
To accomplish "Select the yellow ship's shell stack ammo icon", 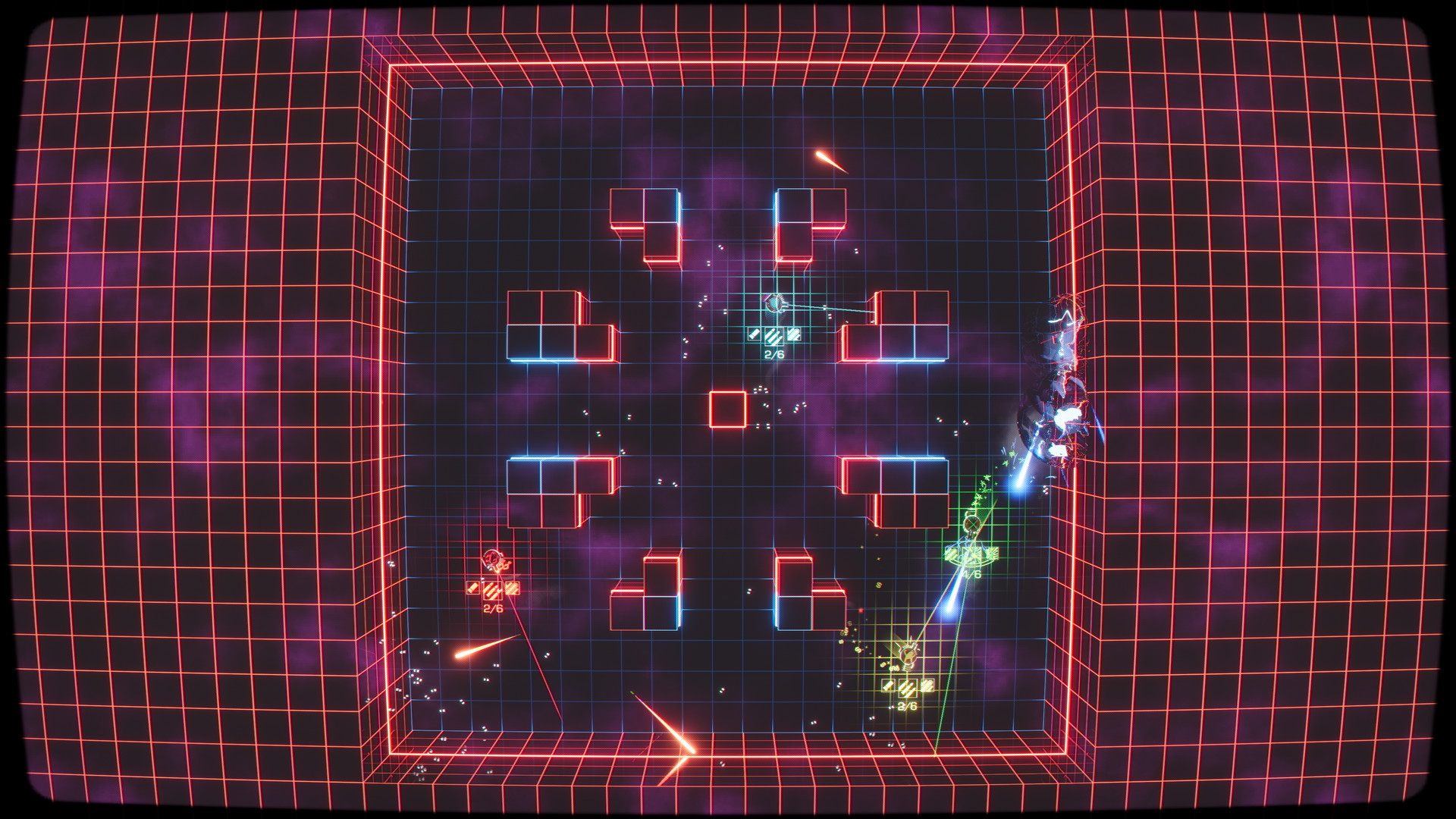I will (x=927, y=686).
